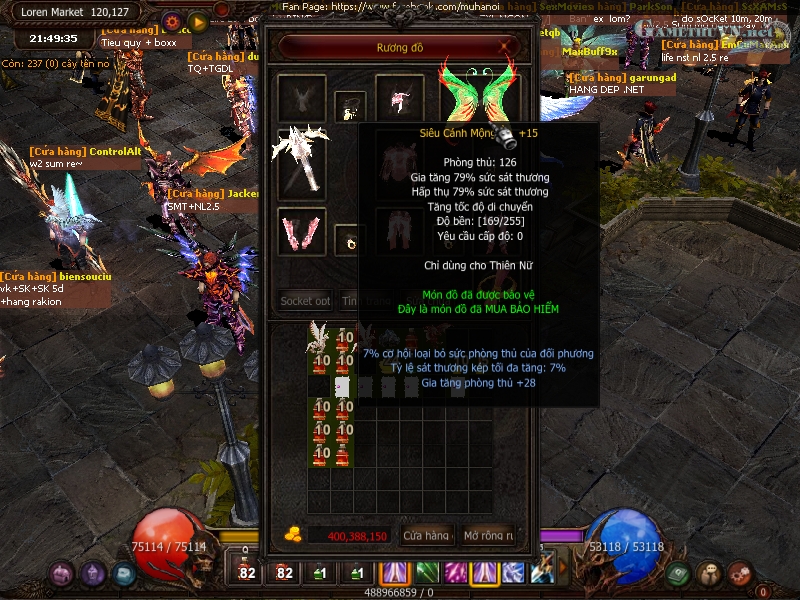This screenshot has width=800, height=600.
Task: Click the orange play arrow button
Action: (197, 21)
